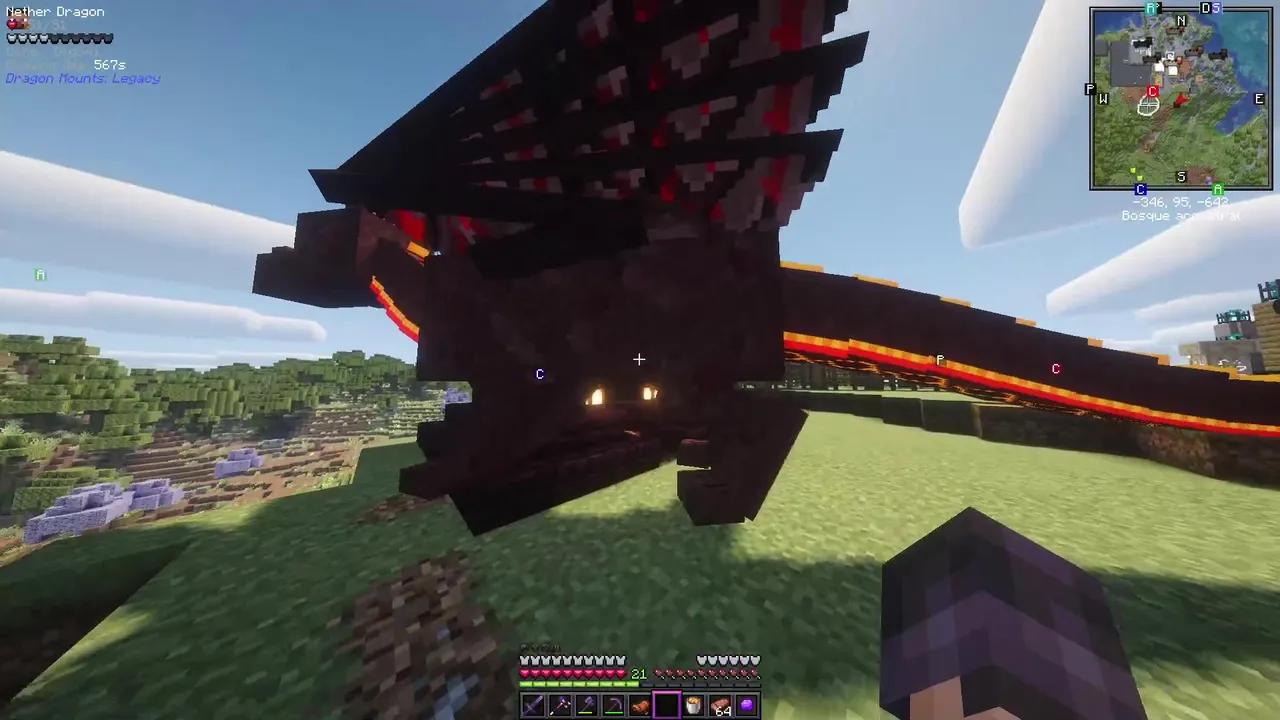The height and width of the screenshot is (720, 1280).
Task: Click the ender pearl in the last hotbar slot
Action: tap(746, 706)
